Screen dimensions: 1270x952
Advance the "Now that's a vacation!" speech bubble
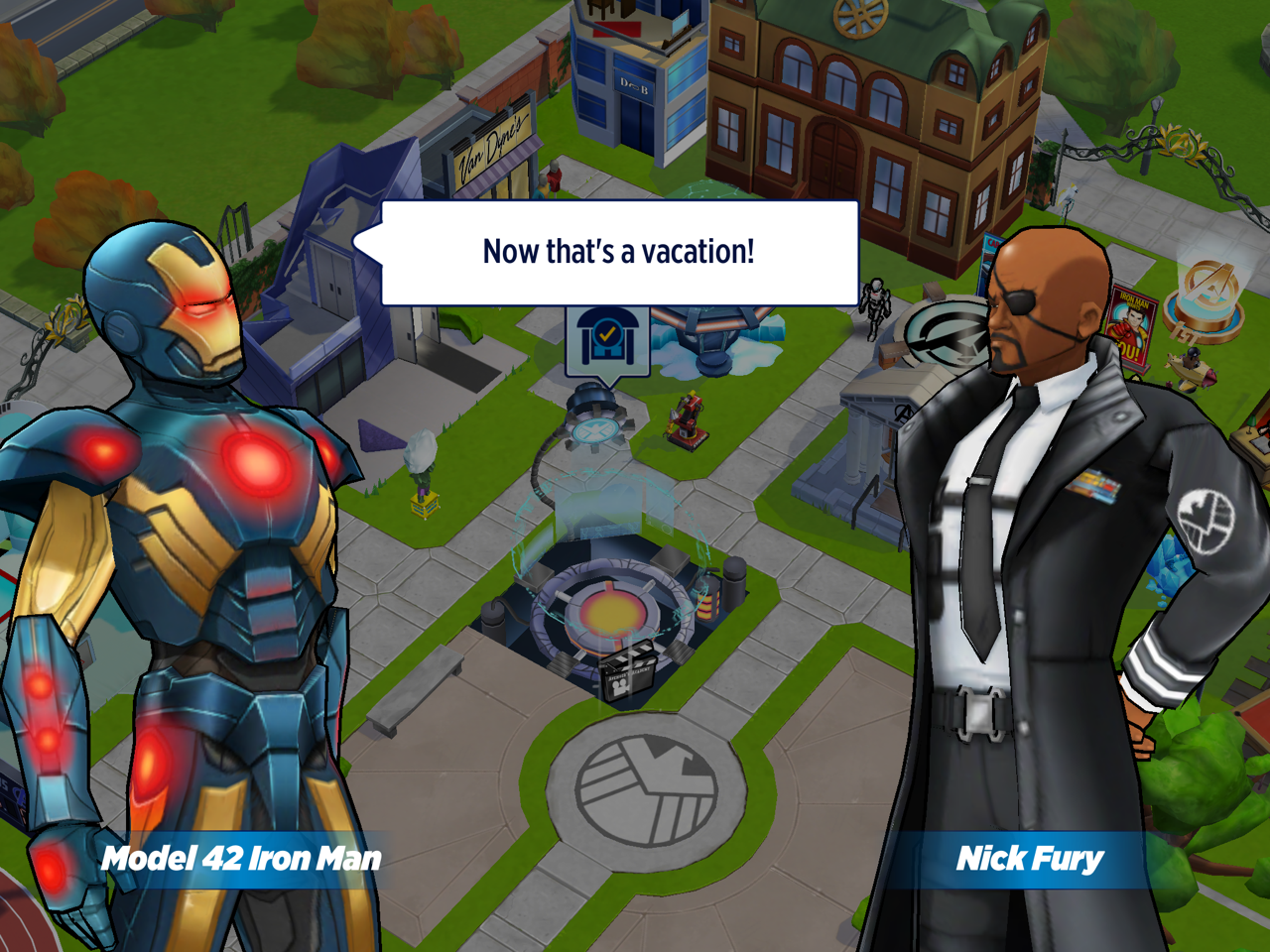619,253
